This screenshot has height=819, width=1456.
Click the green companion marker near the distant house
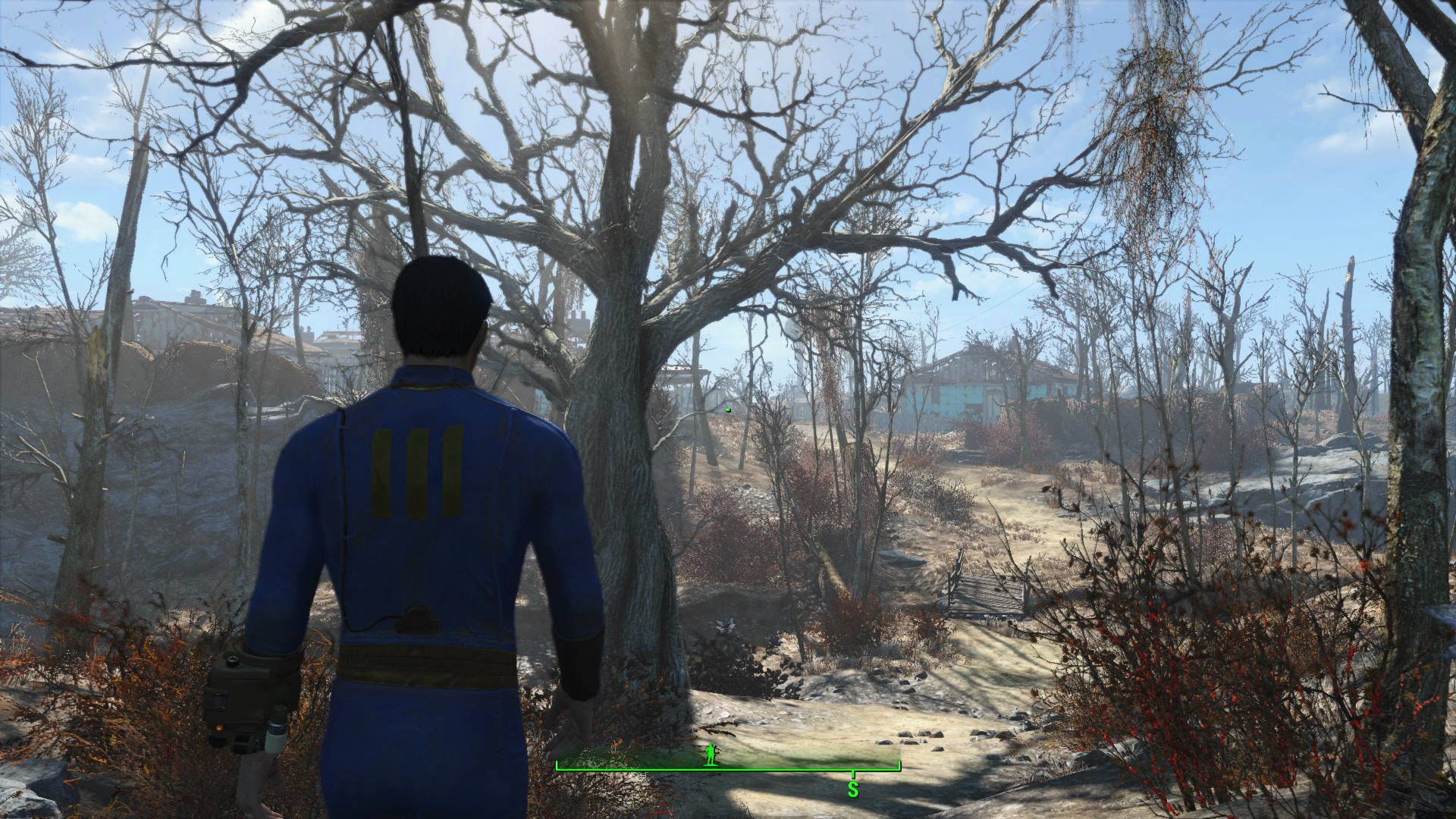coord(729,409)
